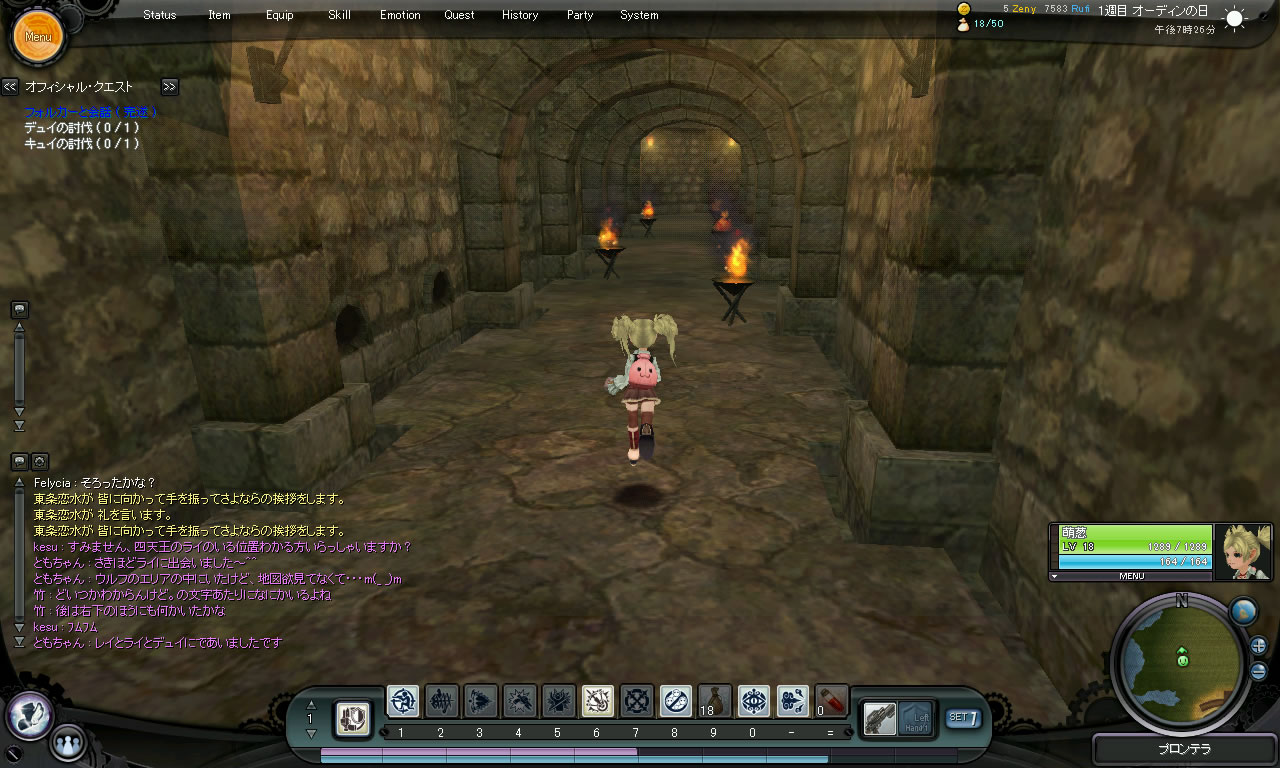Use the red potion in the last hotbar slot
The width and height of the screenshot is (1280, 768).
(832, 701)
